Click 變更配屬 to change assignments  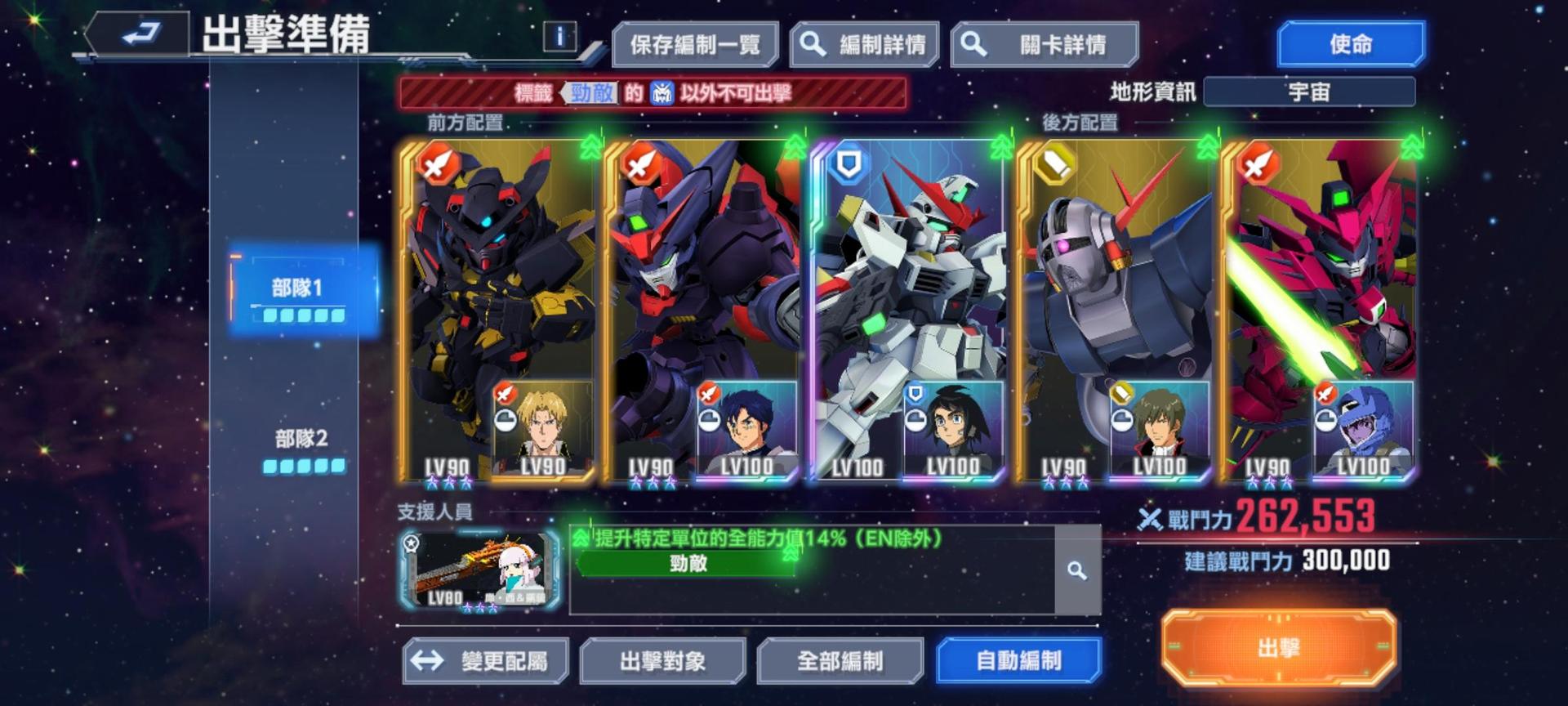click(486, 659)
